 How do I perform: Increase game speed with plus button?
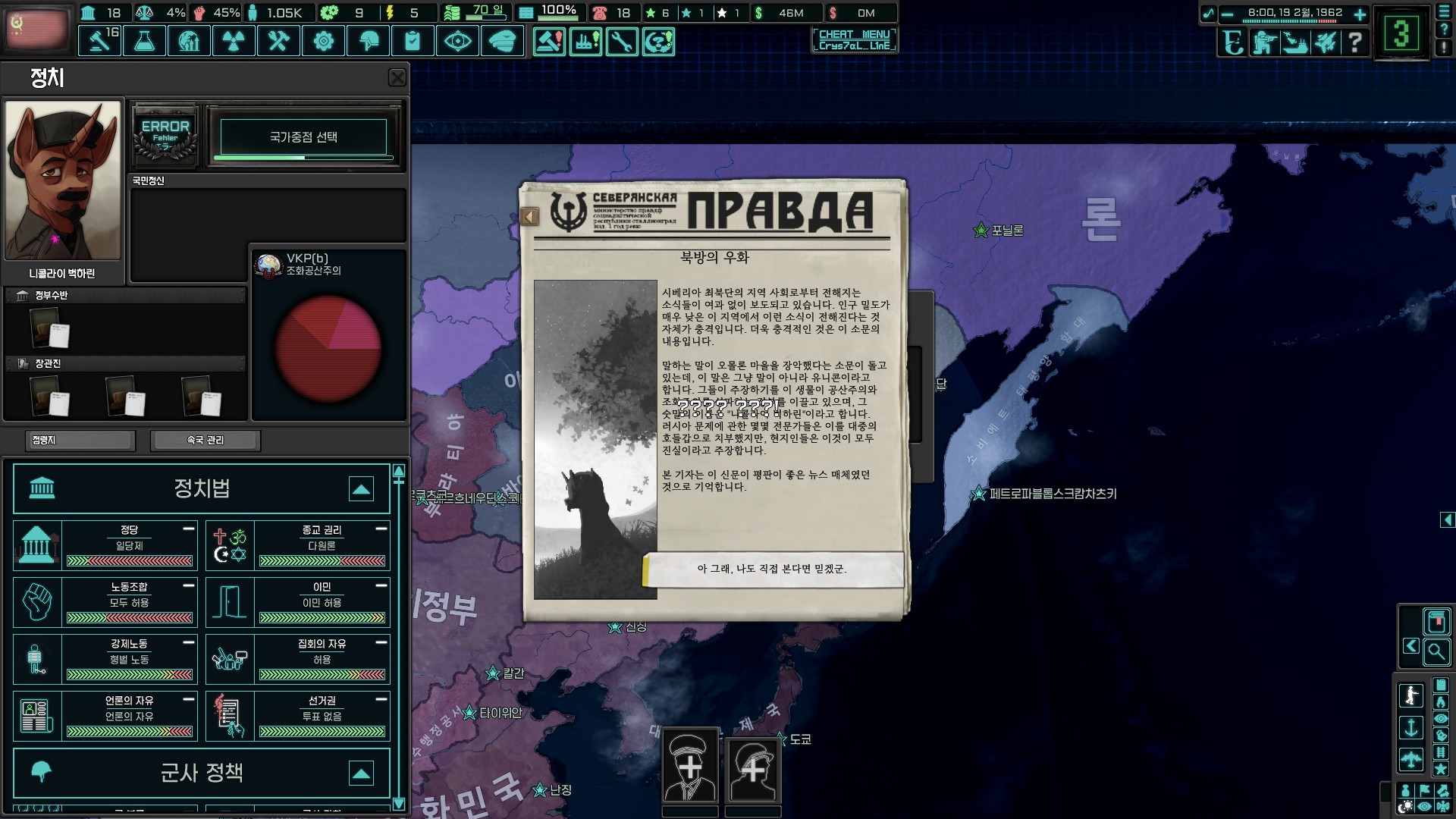pyautogui.click(x=1360, y=14)
